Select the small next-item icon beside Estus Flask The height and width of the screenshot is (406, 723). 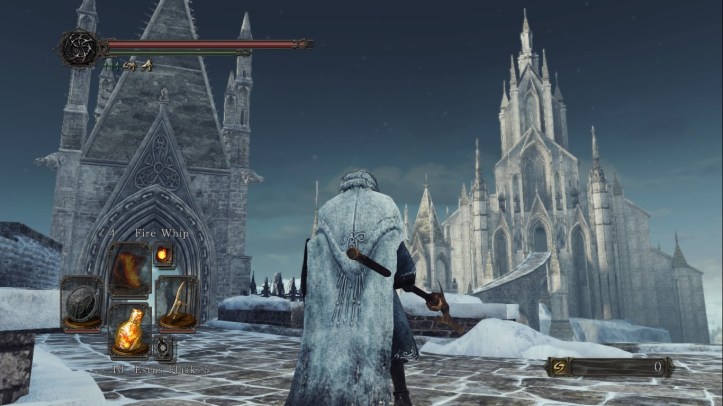[164, 348]
